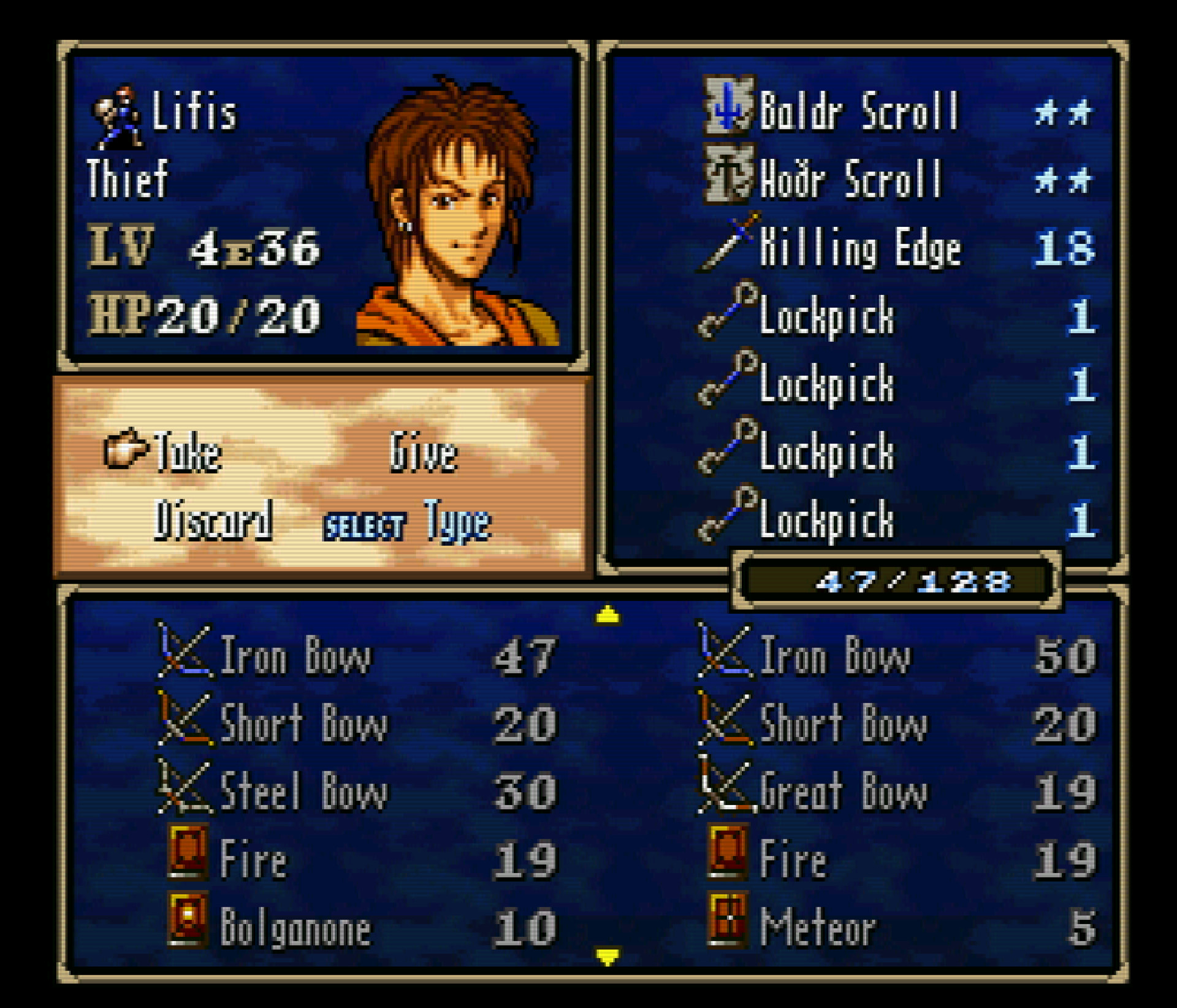Viewport: 1177px width, 1008px height.
Task: Select the Iron Bow with 50 uses
Action: (x=835, y=656)
